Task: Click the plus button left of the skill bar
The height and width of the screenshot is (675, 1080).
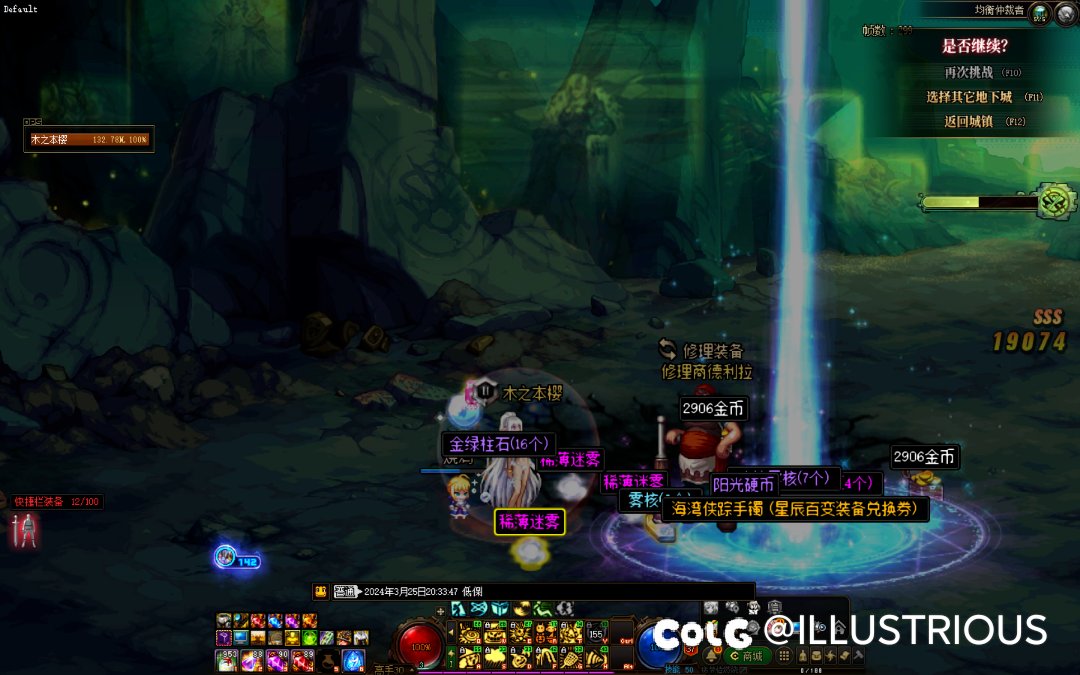Action: click(440, 610)
